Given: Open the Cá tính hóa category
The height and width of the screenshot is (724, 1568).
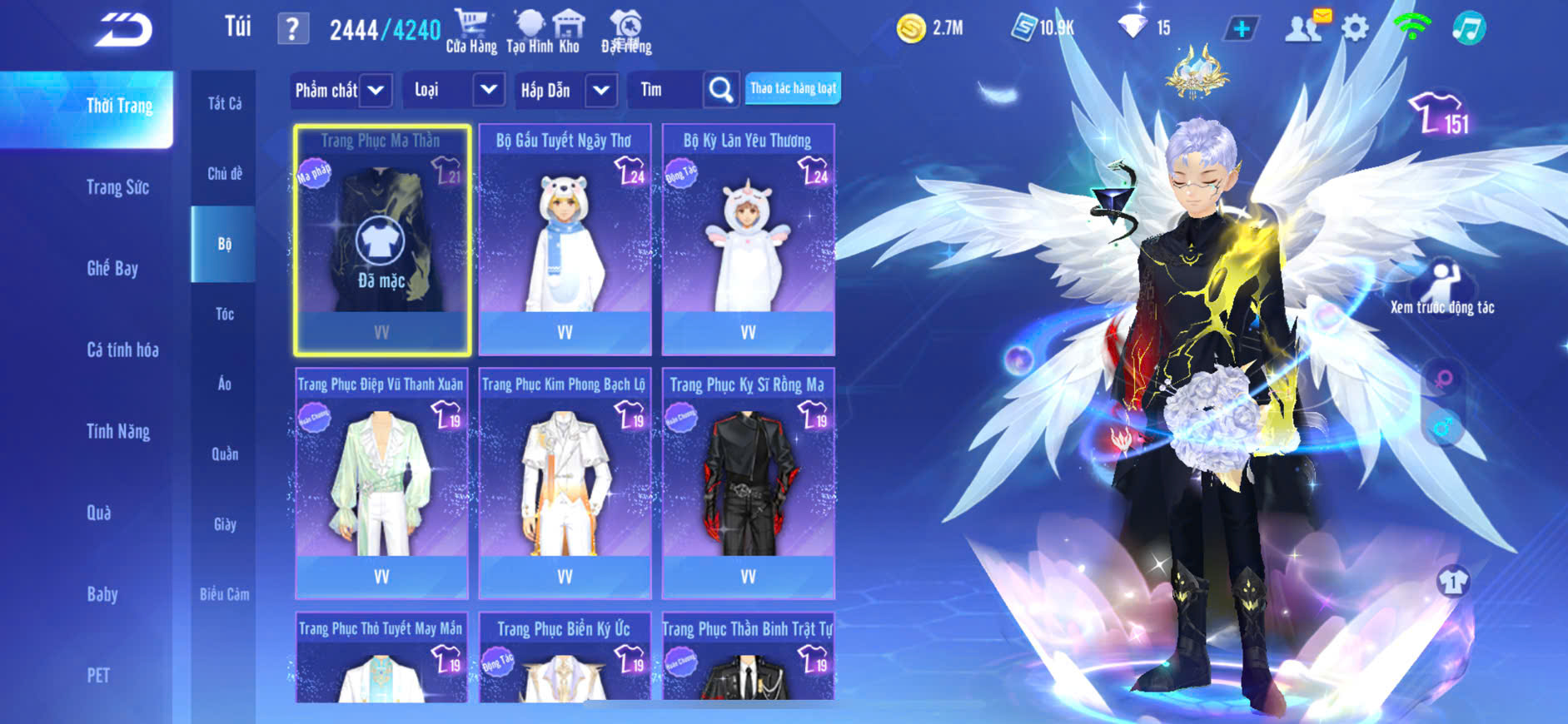Looking at the screenshot, I should click(122, 350).
